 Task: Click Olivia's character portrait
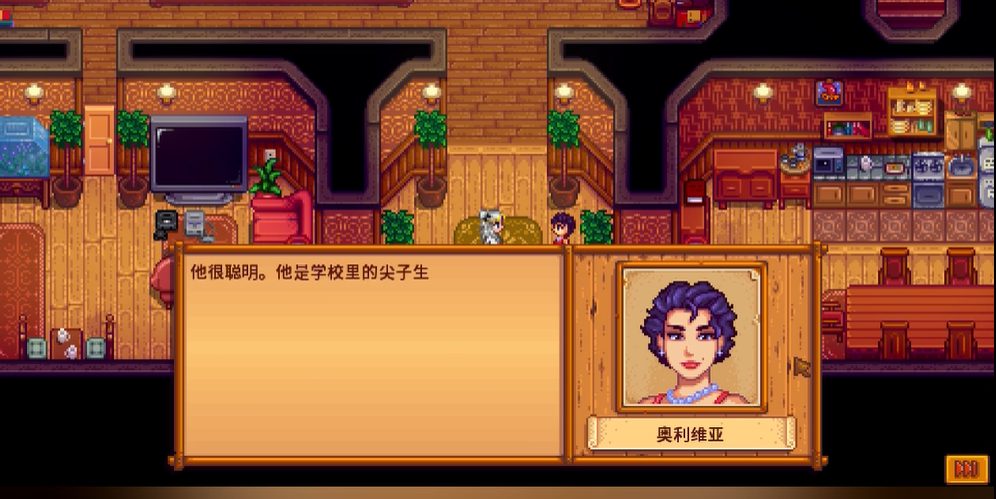click(x=692, y=337)
